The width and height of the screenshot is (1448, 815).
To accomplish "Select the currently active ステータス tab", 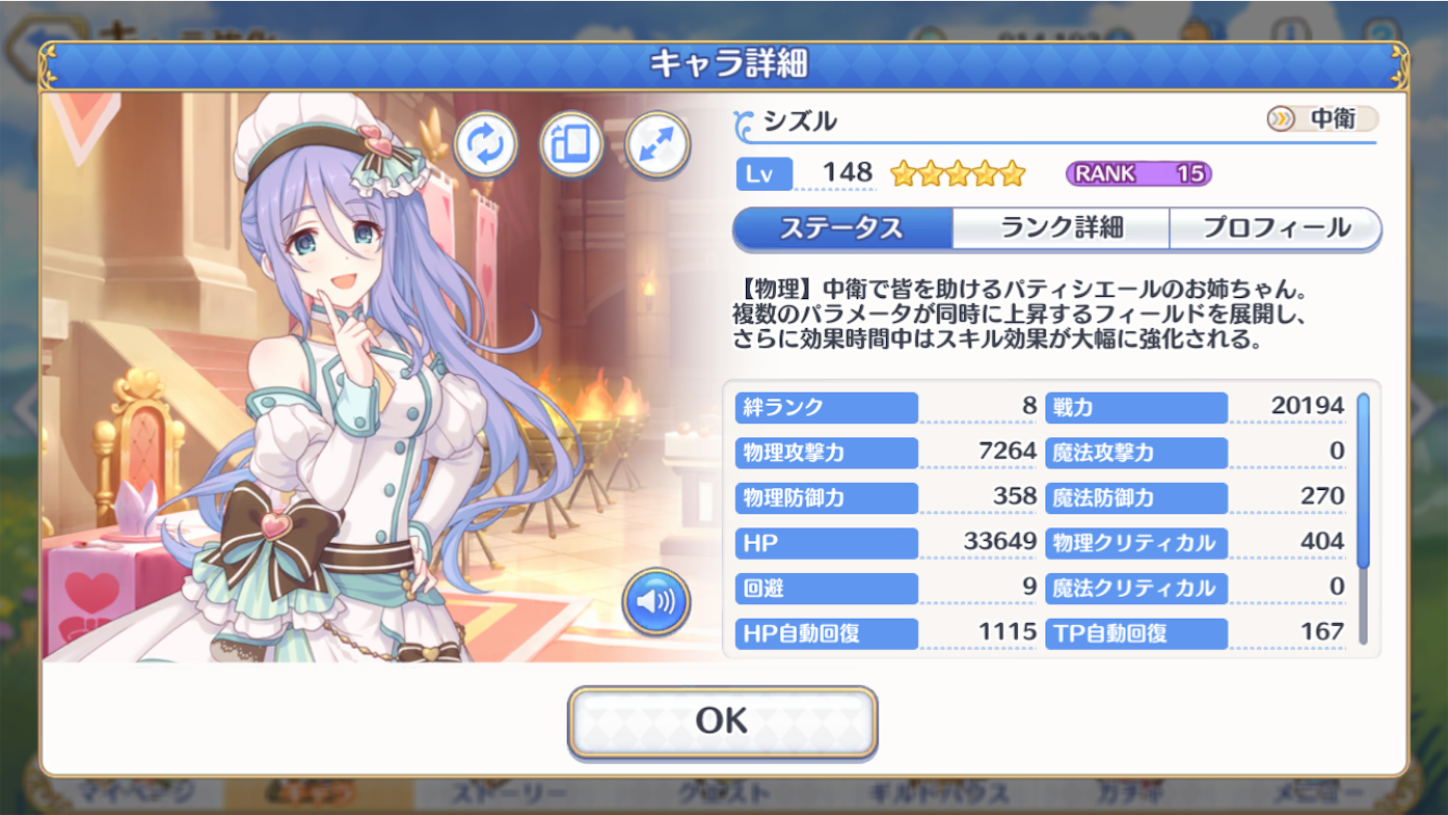I will [842, 229].
